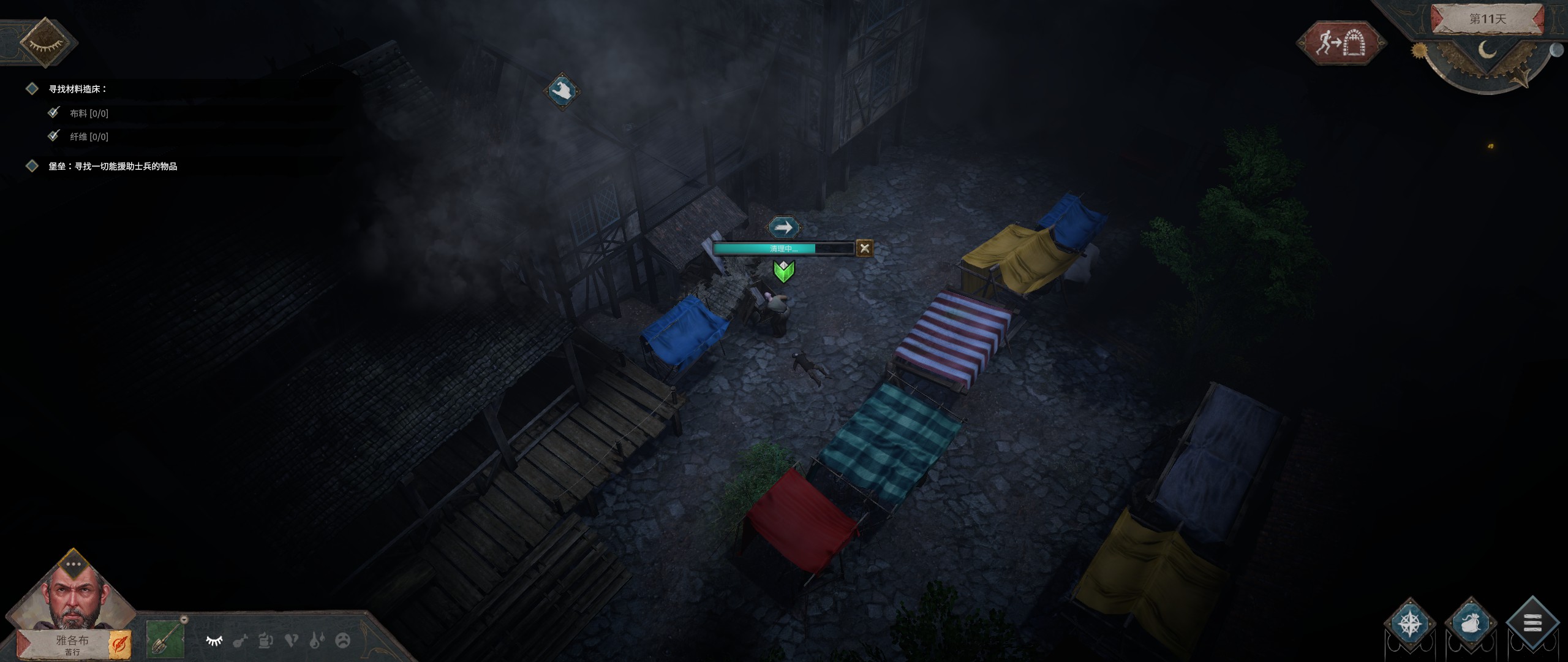This screenshot has height=662, width=1568.
Task: Click the broken heart status icon
Action: (x=292, y=641)
